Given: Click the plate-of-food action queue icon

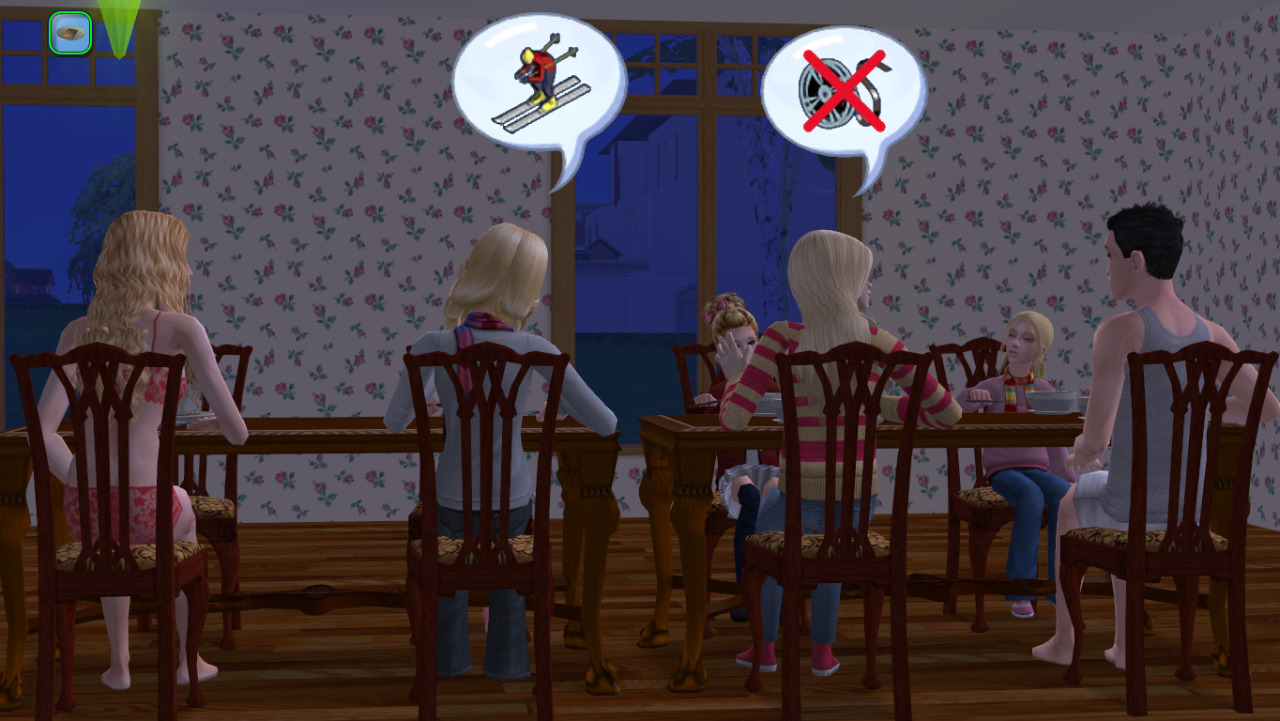Looking at the screenshot, I should coord(70,33).
